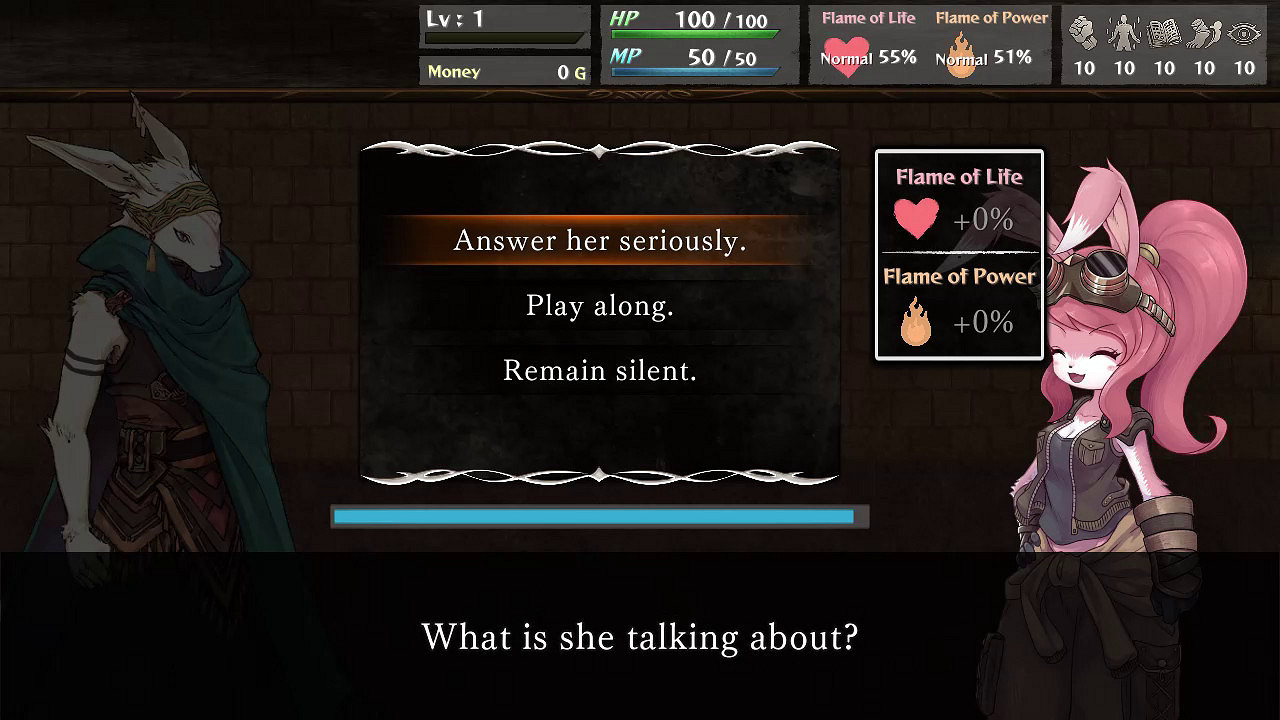Image resolution: width=1280 pixels, height=720 pixels.
Task: Select 'Remain silent' from the choices
Action: [600, 370]
